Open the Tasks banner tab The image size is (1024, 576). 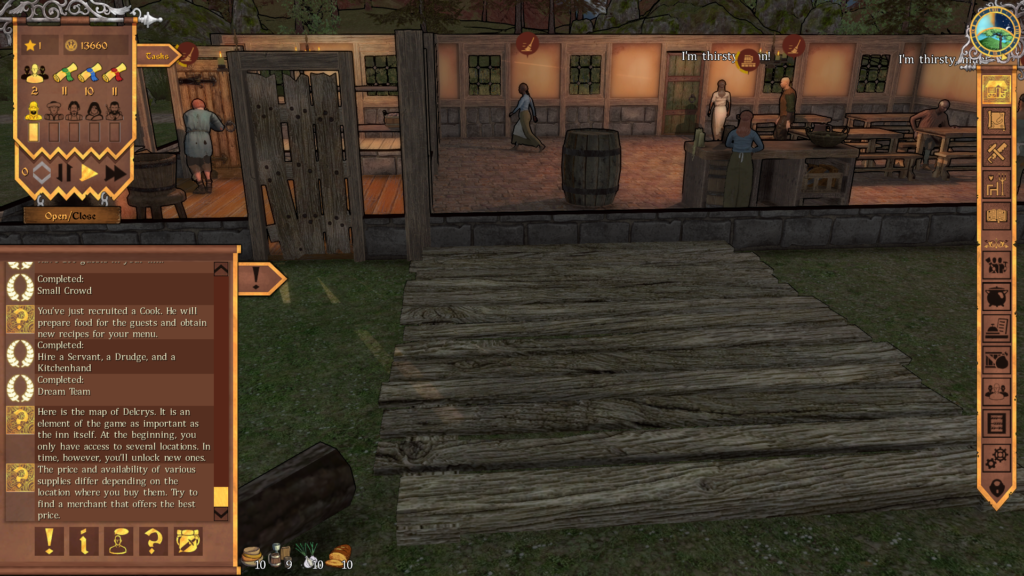click(156, 56)
